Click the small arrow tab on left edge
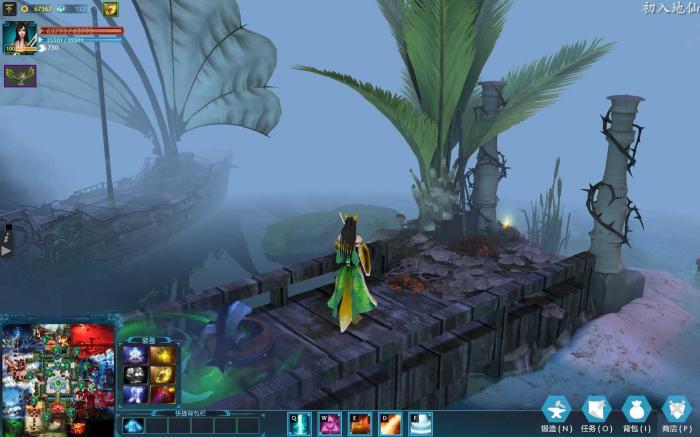The width and height of the screenshot is (700, 437). pyautogui.click(x=5, y=249)
